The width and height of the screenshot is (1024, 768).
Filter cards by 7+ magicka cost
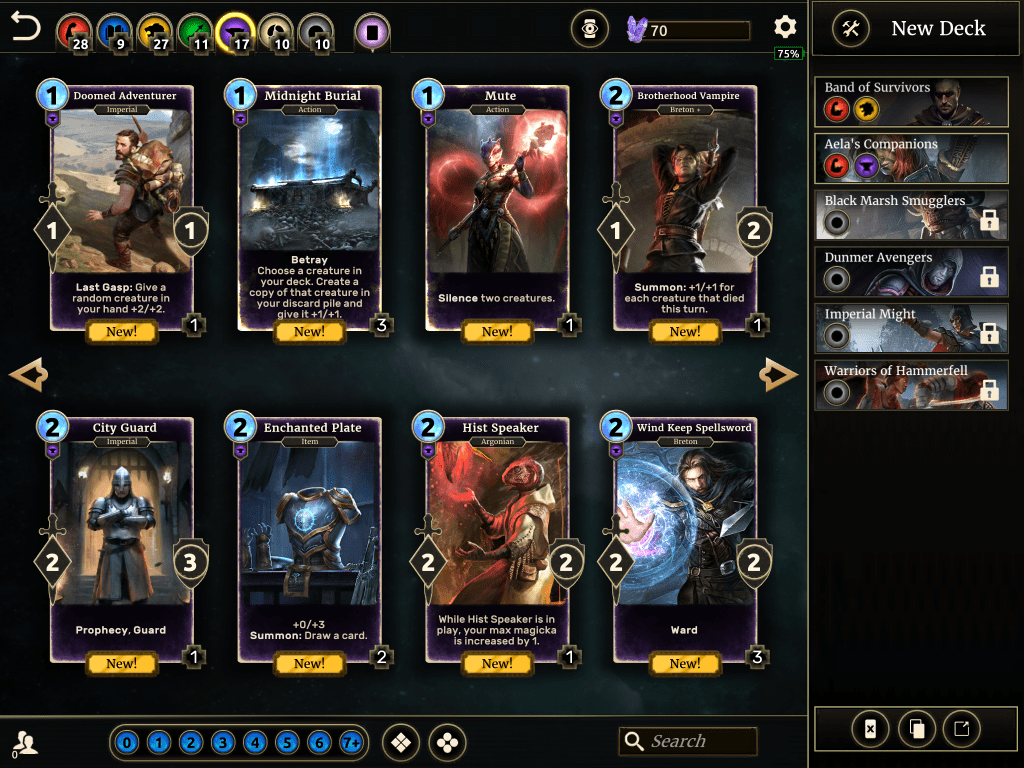click(x=351, y=743)
